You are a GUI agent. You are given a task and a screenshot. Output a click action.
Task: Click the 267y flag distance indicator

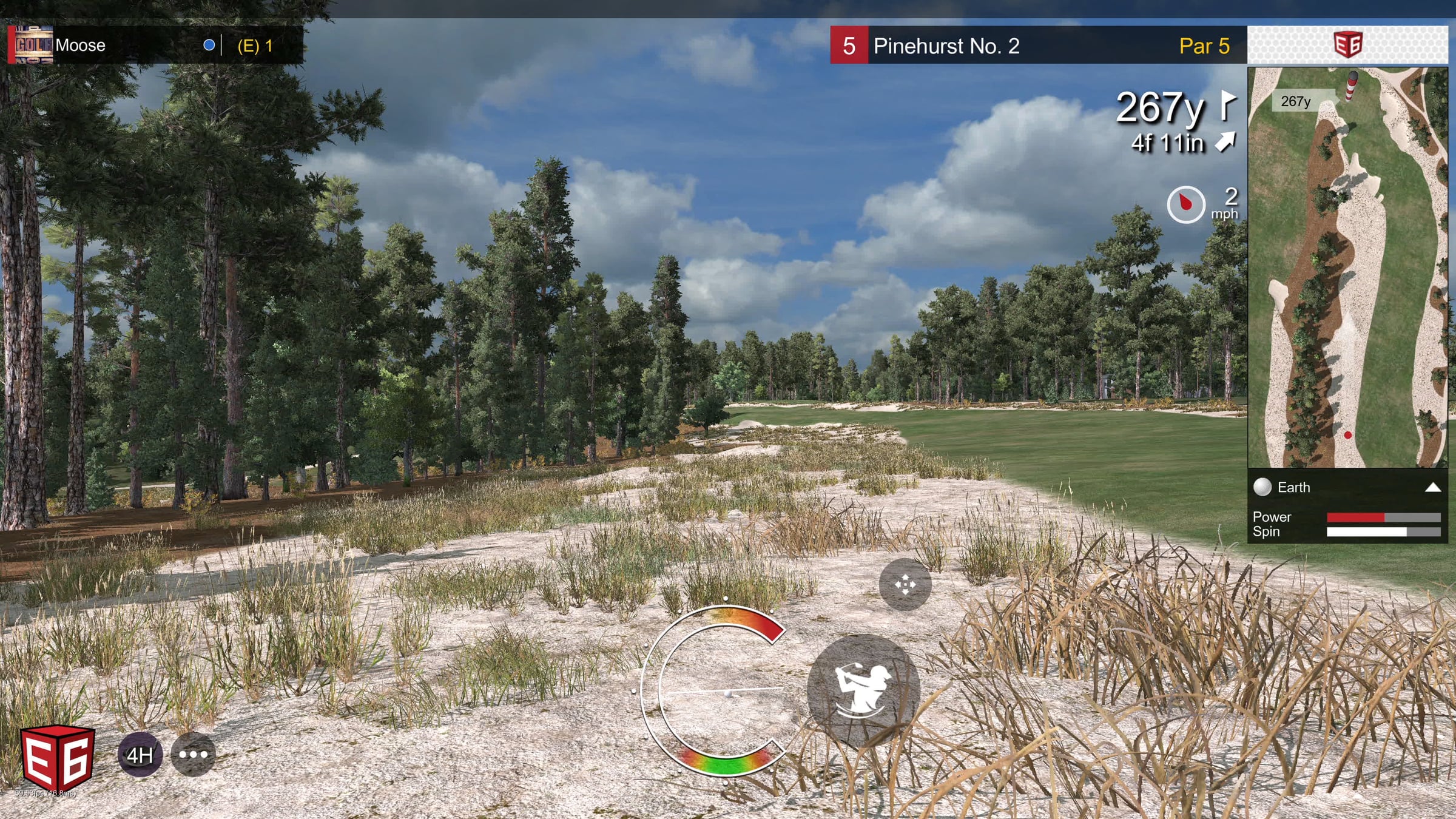click(1174, 108)
